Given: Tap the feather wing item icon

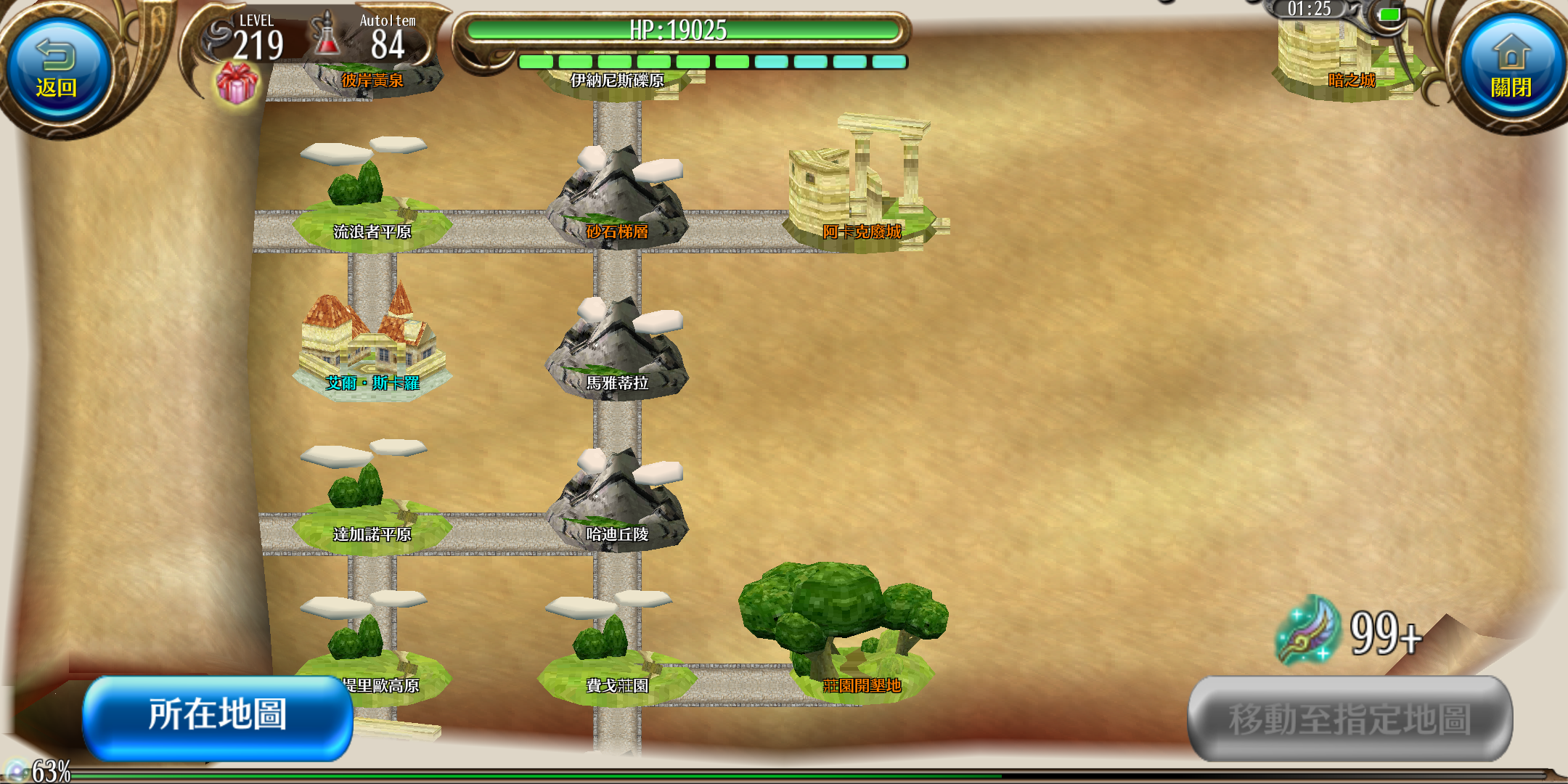Looking at the screenshot, I should pos(1308,630).
